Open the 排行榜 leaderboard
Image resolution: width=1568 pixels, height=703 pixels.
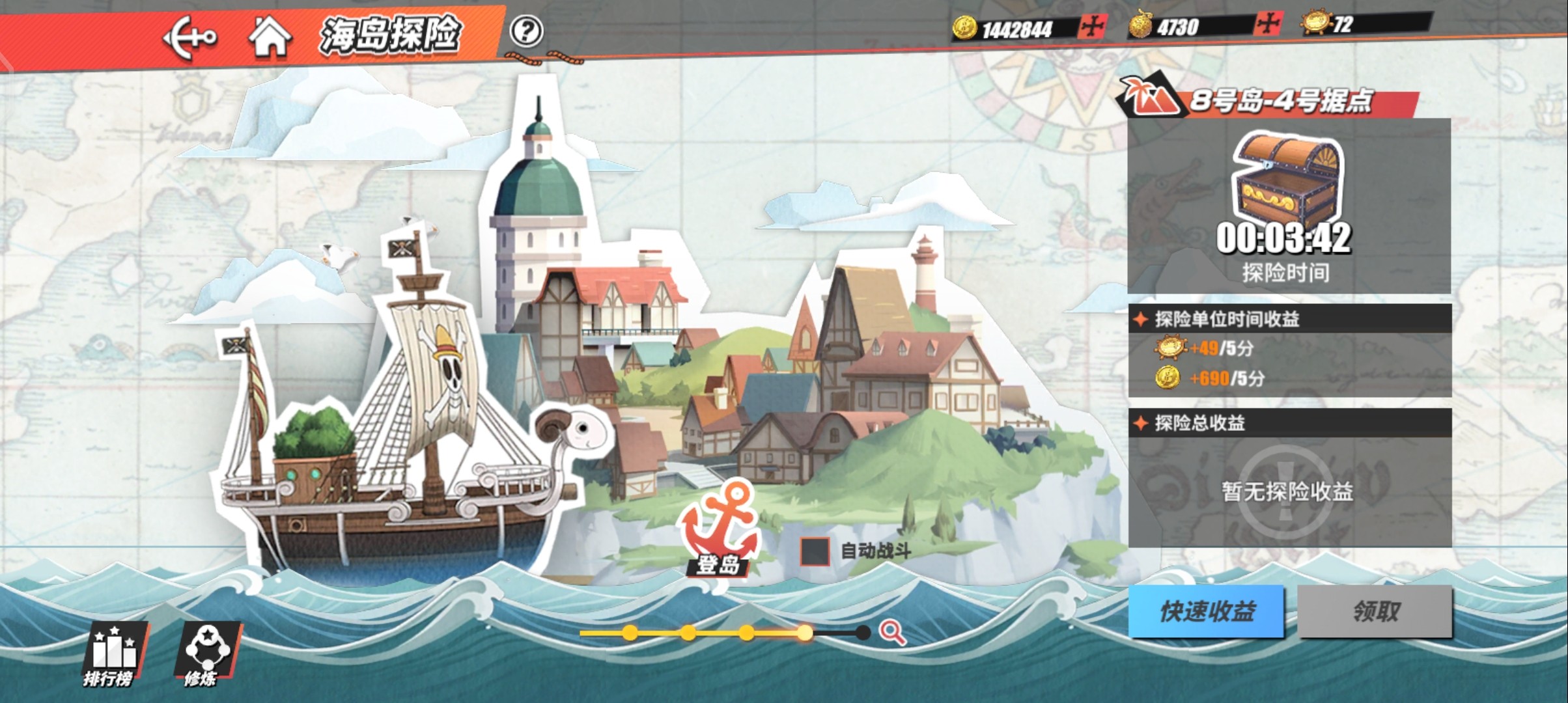[x=111, y=654]
